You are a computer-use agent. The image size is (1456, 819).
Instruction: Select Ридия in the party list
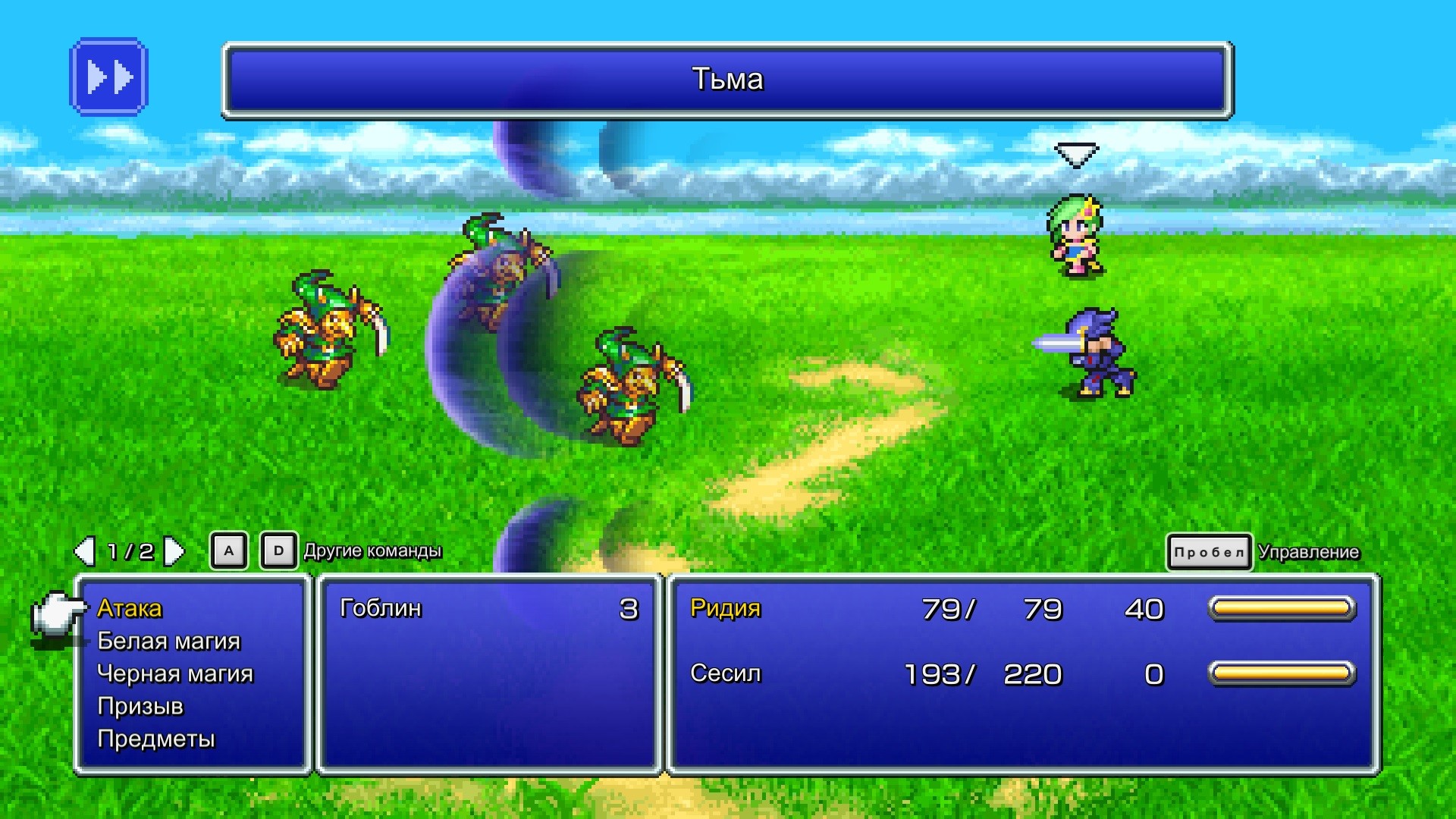click(725, 608)
